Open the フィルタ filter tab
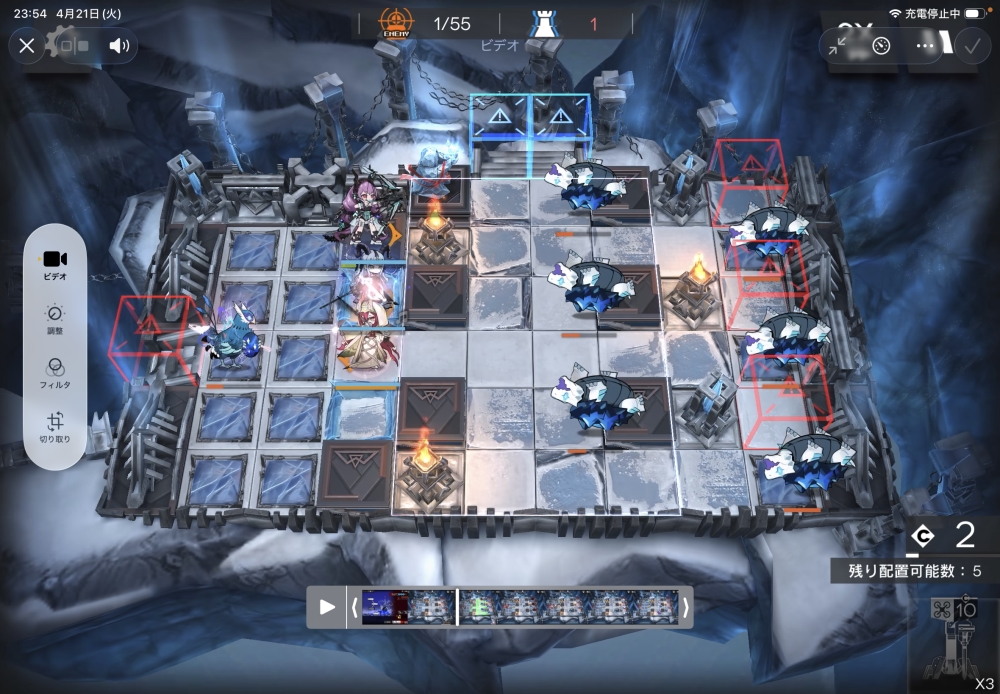Viewport: 1000px width, 694px height. pyautogui.click(x=55, y=373)
